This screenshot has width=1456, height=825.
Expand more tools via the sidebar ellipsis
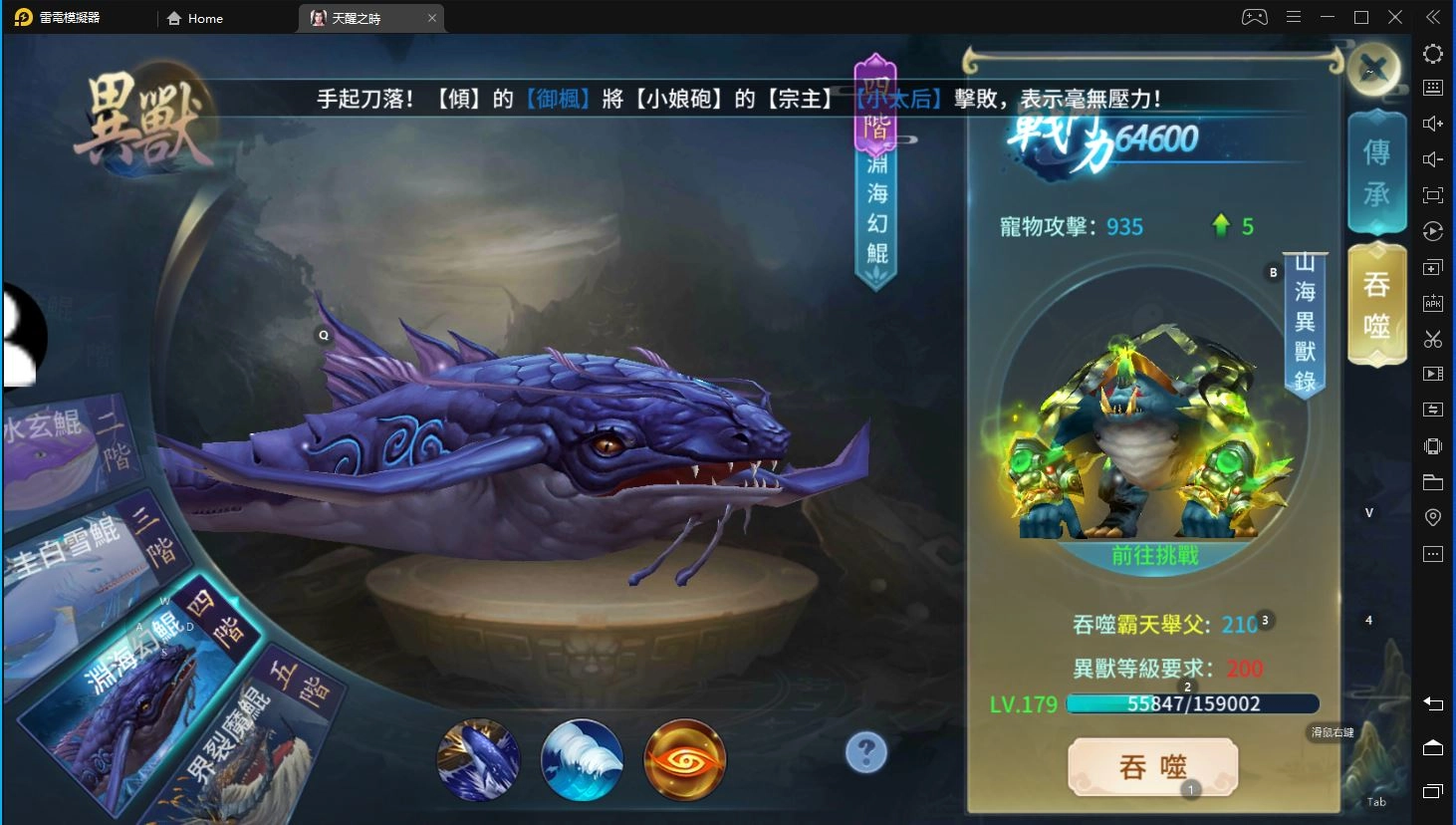coord(1432,553)
